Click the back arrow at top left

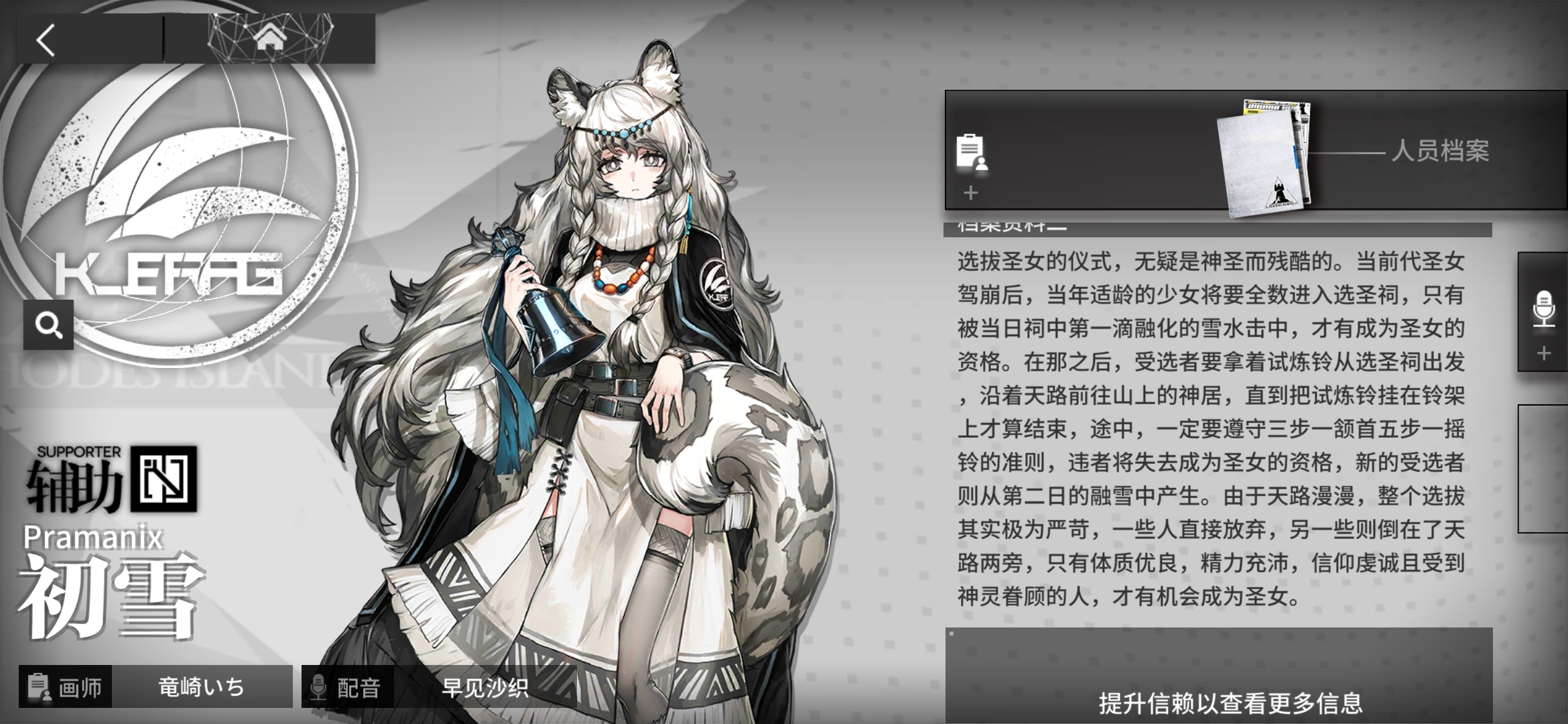pos(47,40)
